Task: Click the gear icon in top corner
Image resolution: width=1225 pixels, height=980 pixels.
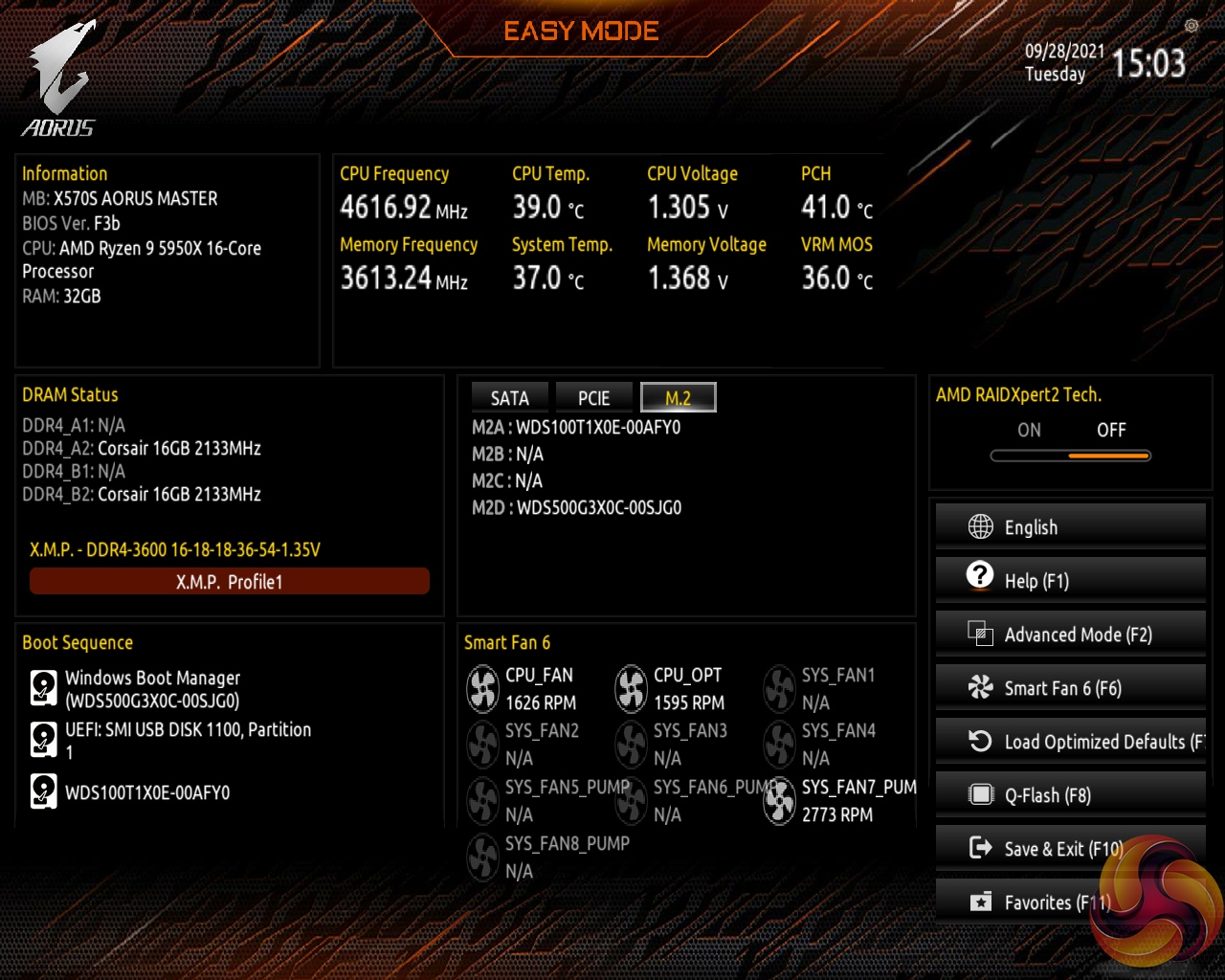Action: pyautogui.click(x=1192, y=26)
